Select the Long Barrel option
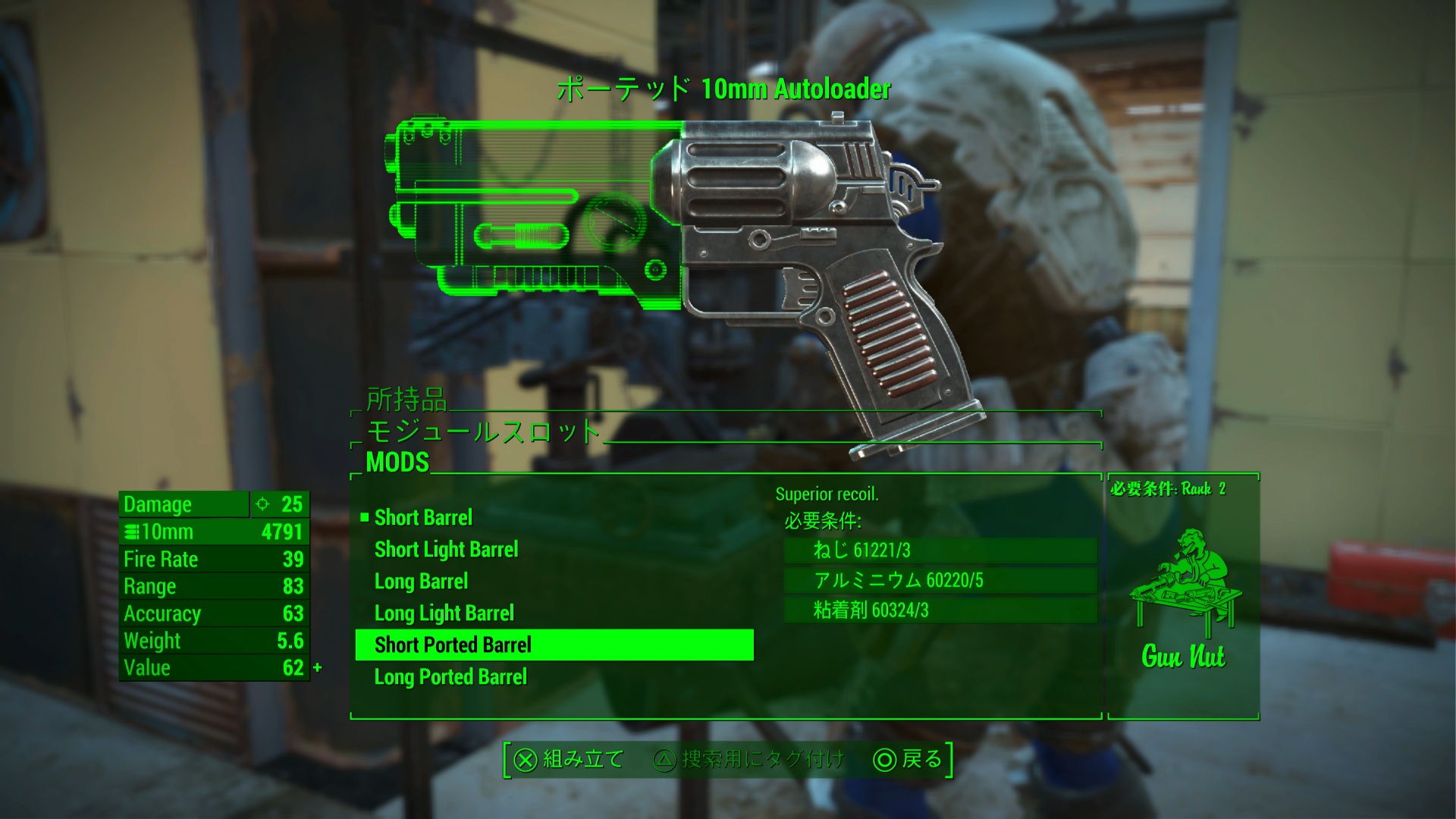 pos(421,582)
